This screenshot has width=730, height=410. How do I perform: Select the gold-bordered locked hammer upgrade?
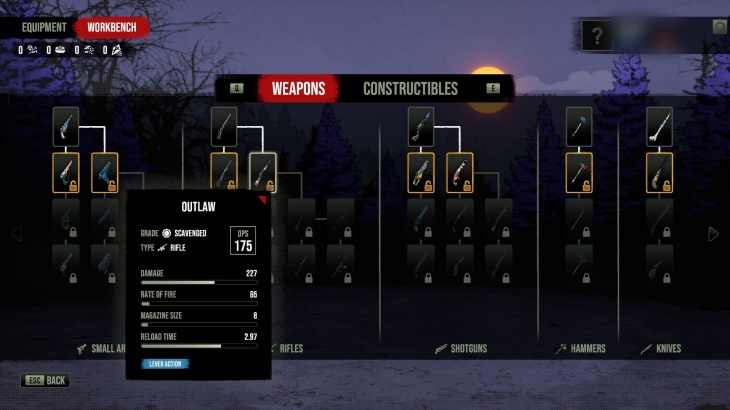click(579, 172)
